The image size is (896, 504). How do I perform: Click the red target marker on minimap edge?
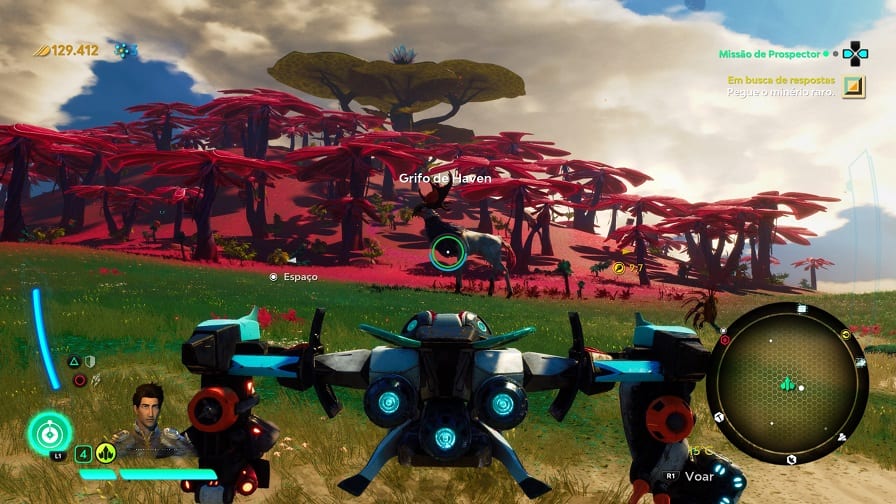(724, 340)
